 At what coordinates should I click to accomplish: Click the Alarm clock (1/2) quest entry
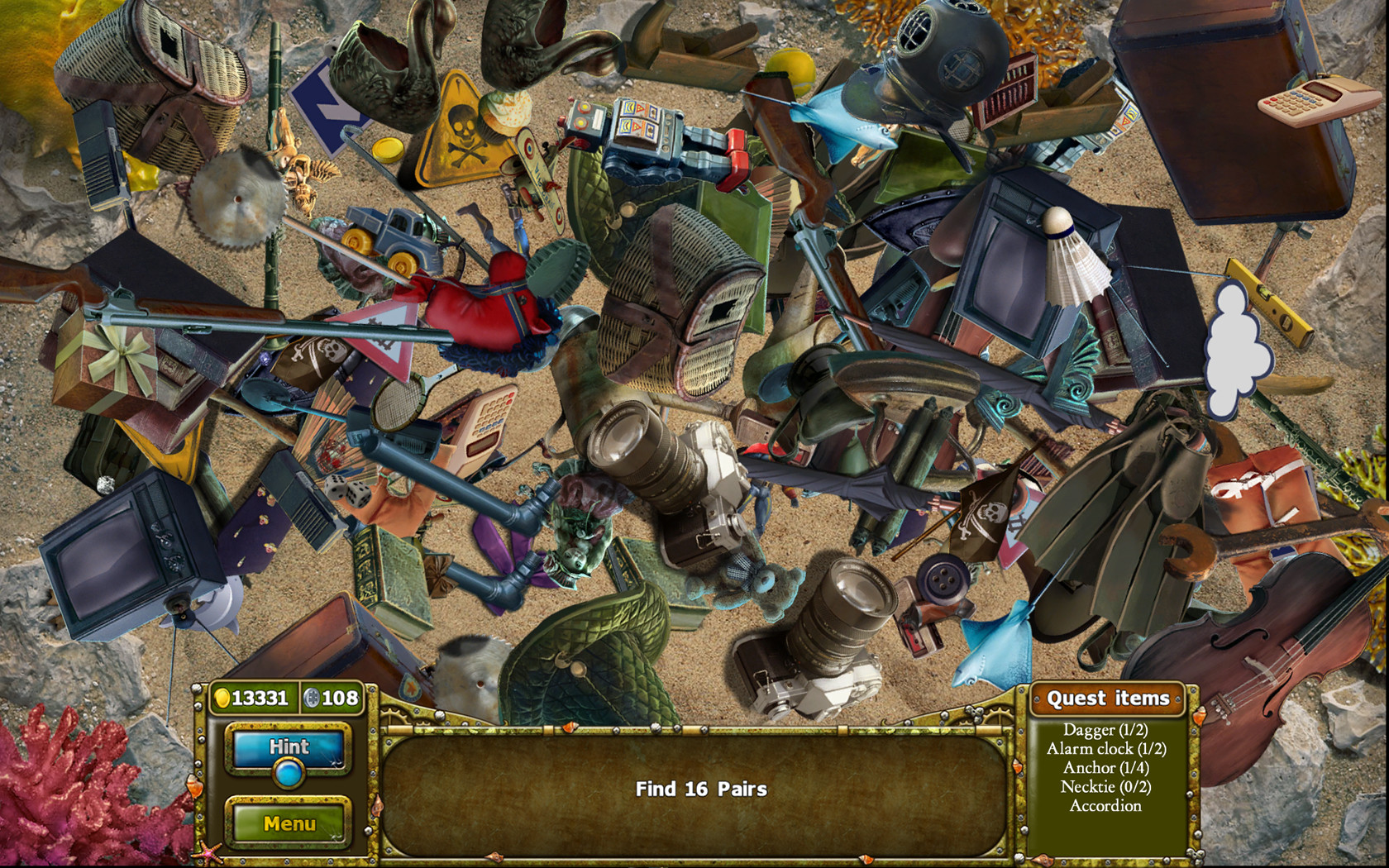(1108, 749)
